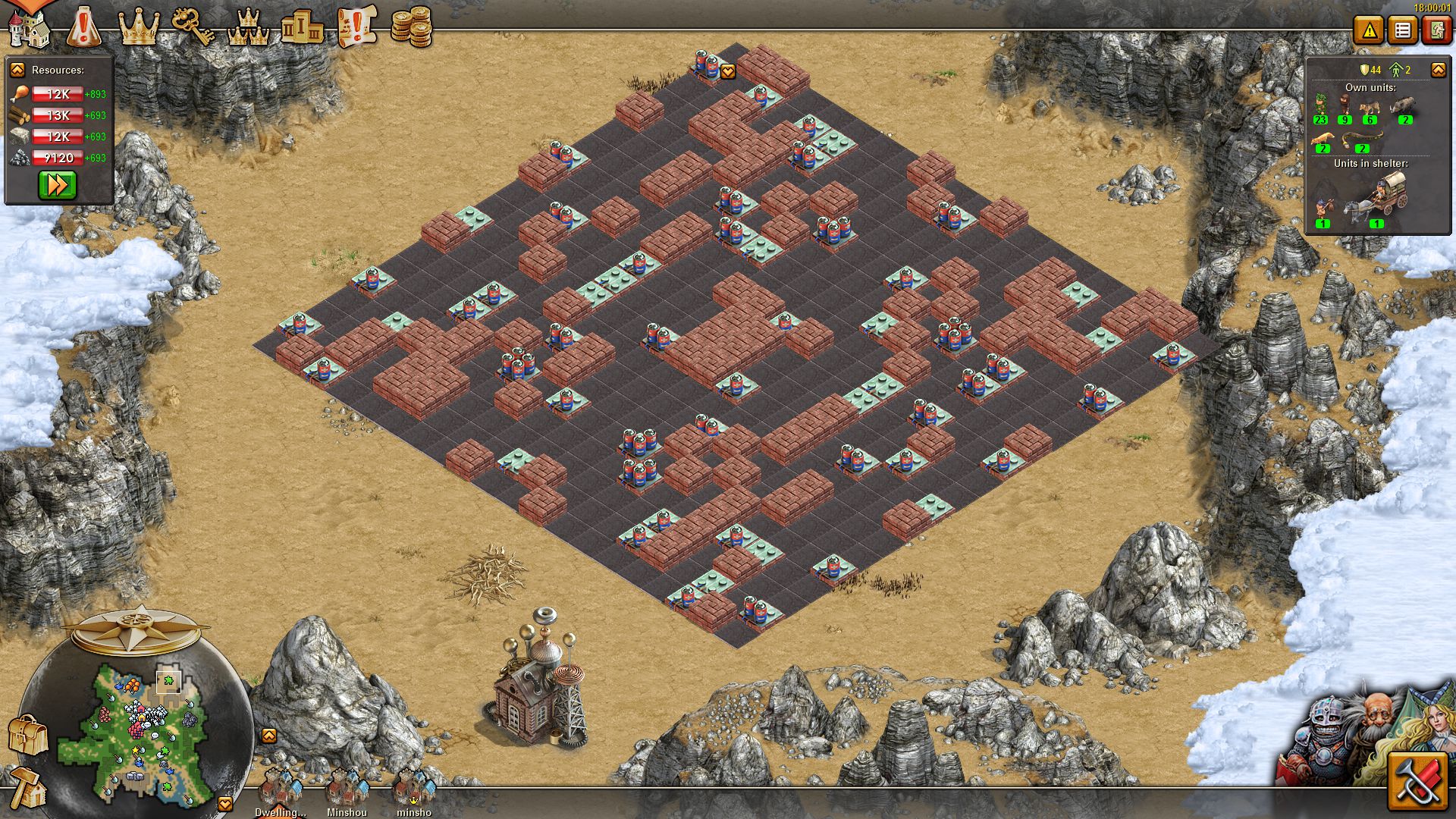Open the quest scroll with exclamation mark
The height and width of the screenshot is (819, 1456).
[x=356, y=27]
